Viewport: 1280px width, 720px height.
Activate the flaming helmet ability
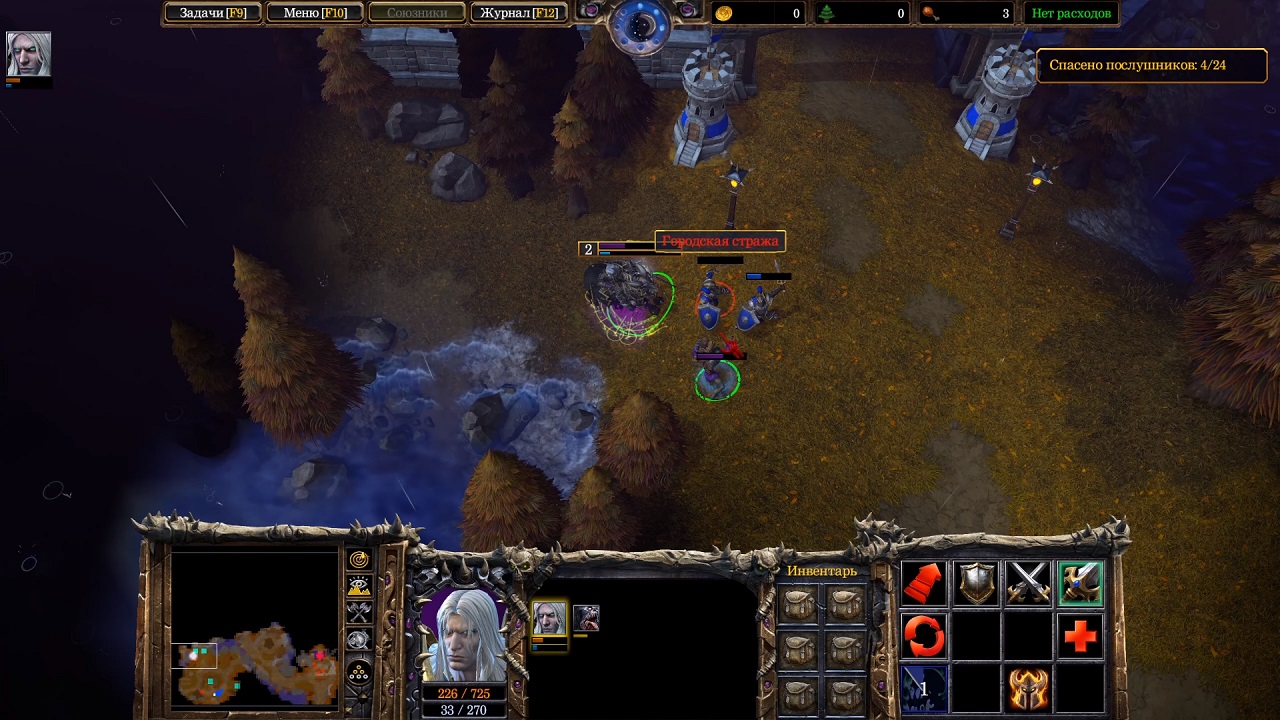click(1027, 689)
